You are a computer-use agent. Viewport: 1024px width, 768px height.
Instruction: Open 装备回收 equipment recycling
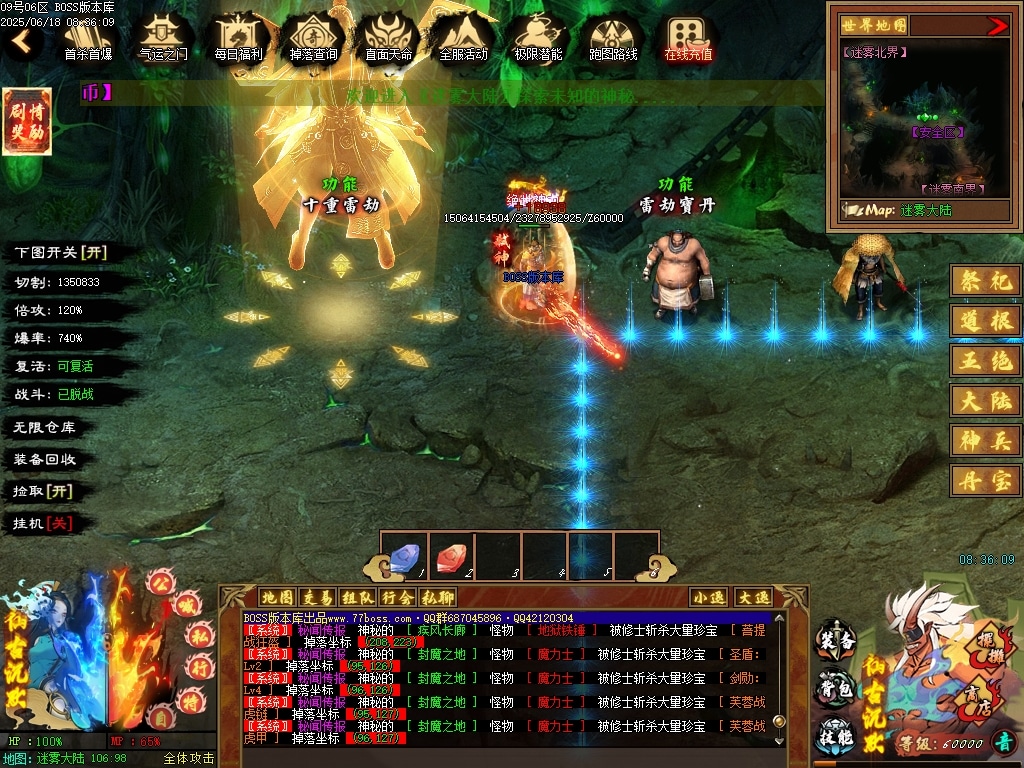(x=44, y=459)
